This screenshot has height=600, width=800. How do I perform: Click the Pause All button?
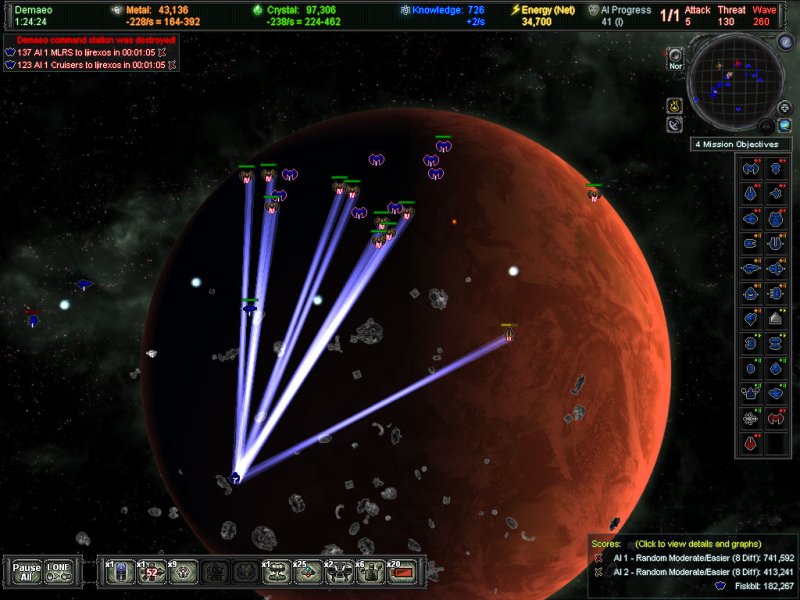pyautogui.click(x=27, y=571)
